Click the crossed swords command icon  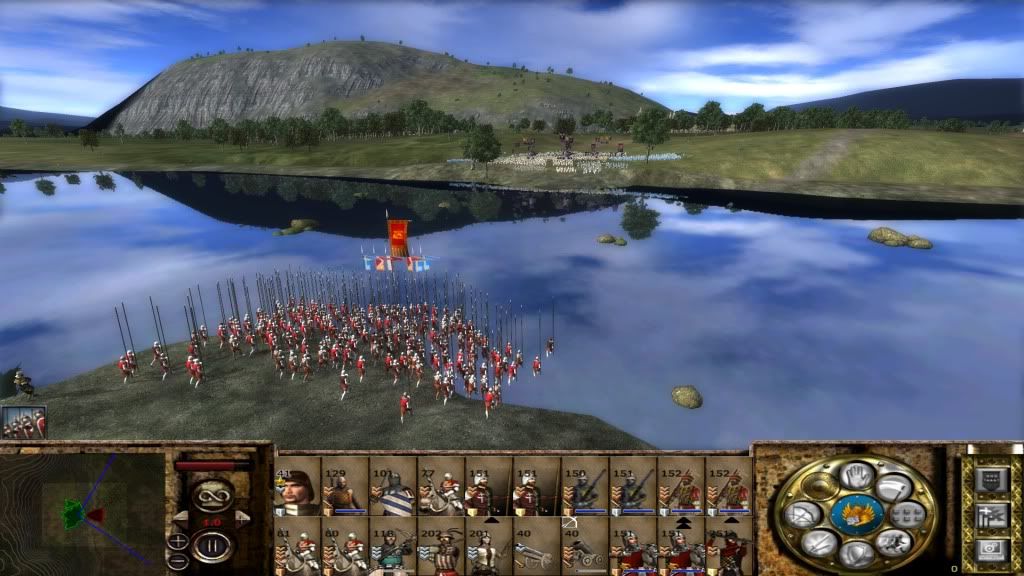(818, 543)
